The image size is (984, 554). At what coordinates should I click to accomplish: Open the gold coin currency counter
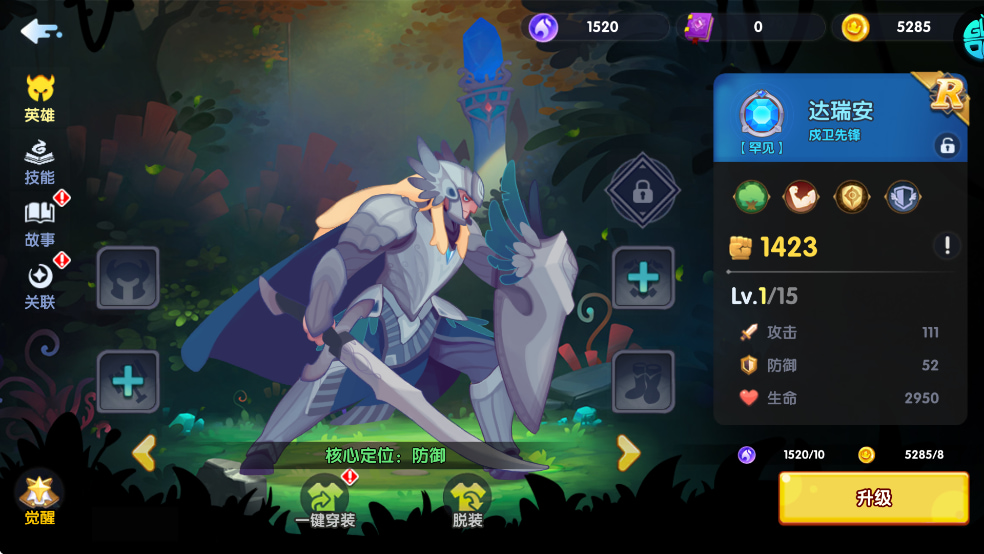[x=895, y=27]
